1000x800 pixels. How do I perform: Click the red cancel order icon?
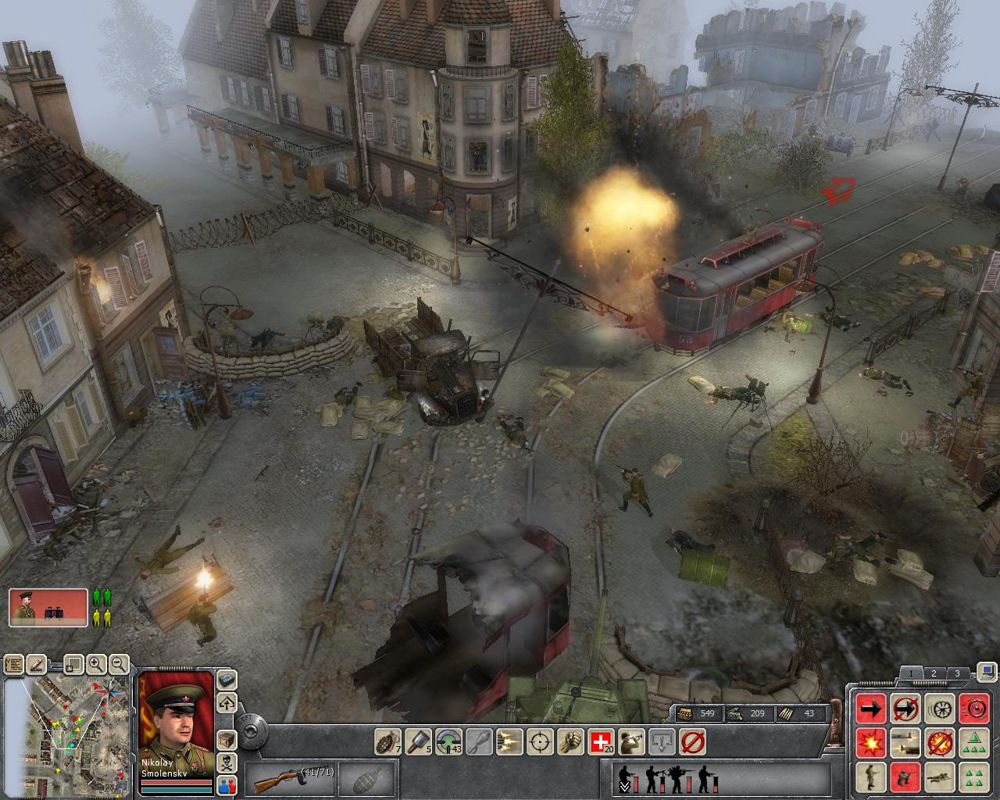point(692,741)
